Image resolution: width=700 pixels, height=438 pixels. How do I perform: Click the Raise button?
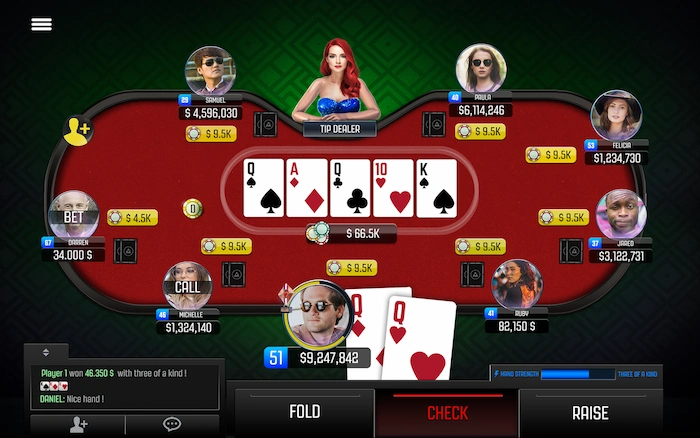(589, 412)
